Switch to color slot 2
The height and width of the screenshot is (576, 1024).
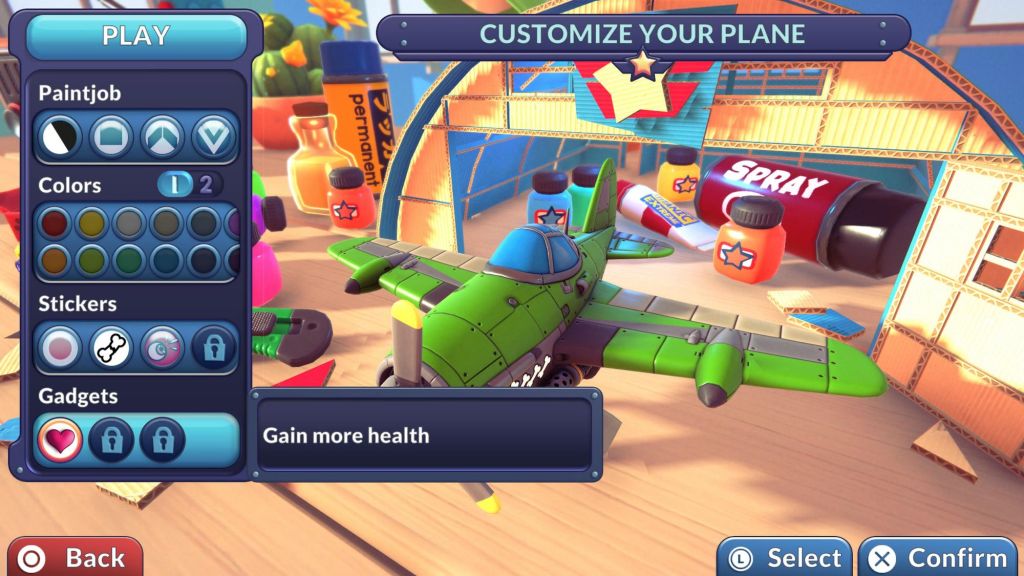[206, 185]
